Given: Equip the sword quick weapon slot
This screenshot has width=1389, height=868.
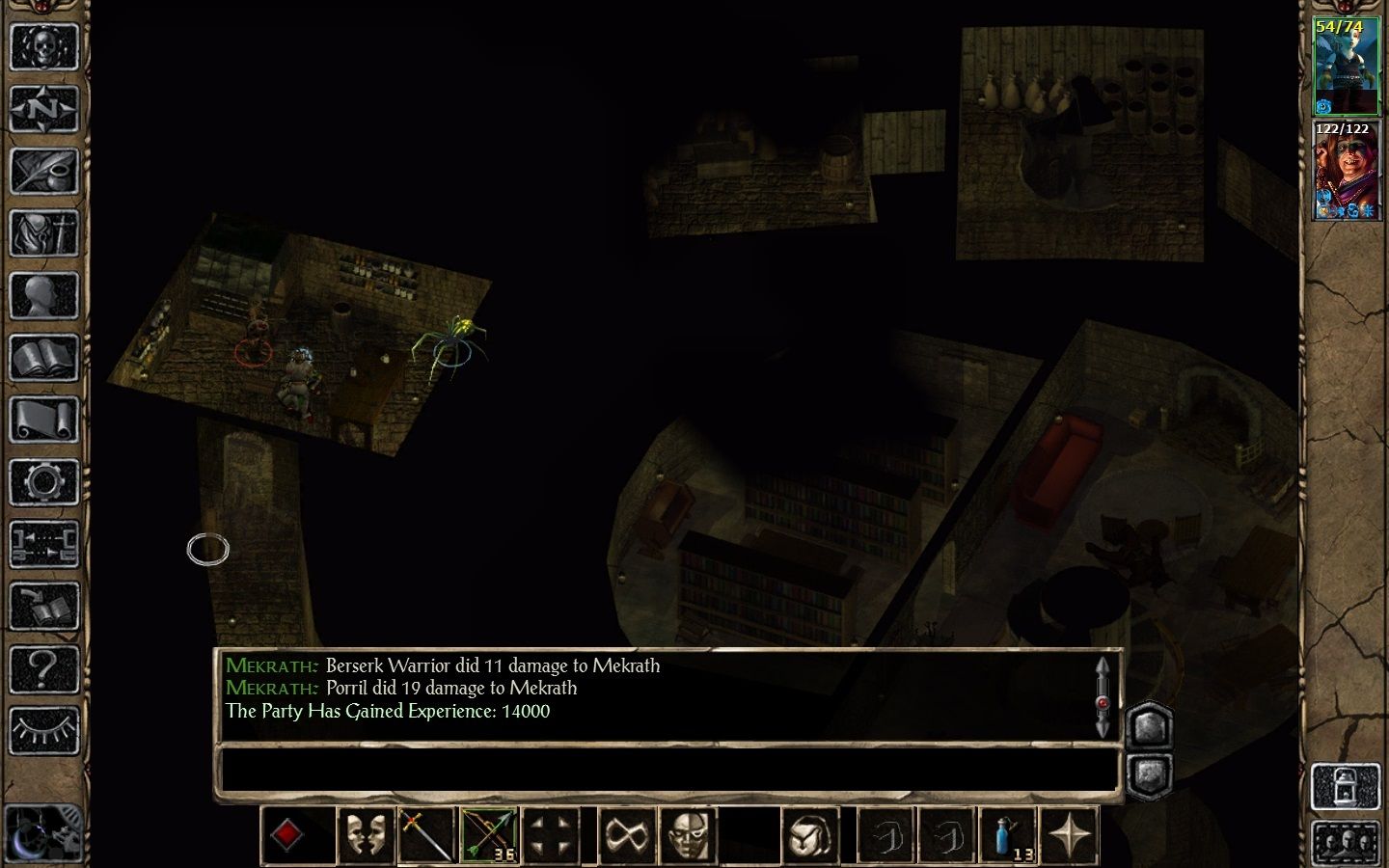Looking at the screenshot, I should [426, 834].
